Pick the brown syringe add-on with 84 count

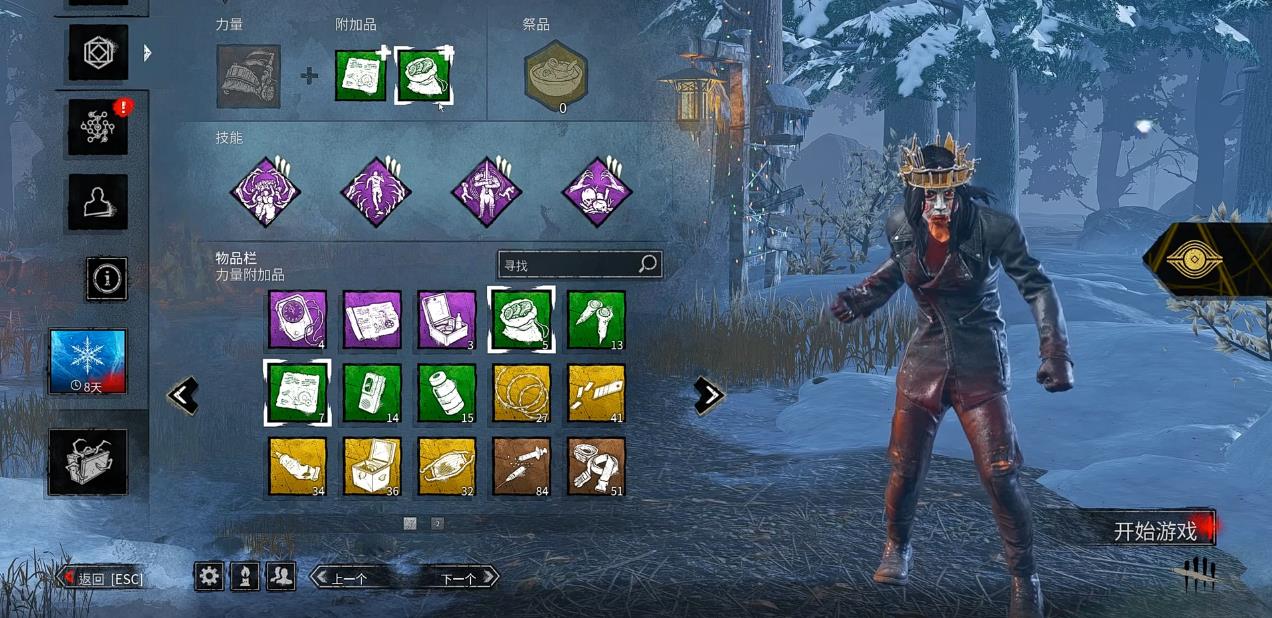click(522, 466)
